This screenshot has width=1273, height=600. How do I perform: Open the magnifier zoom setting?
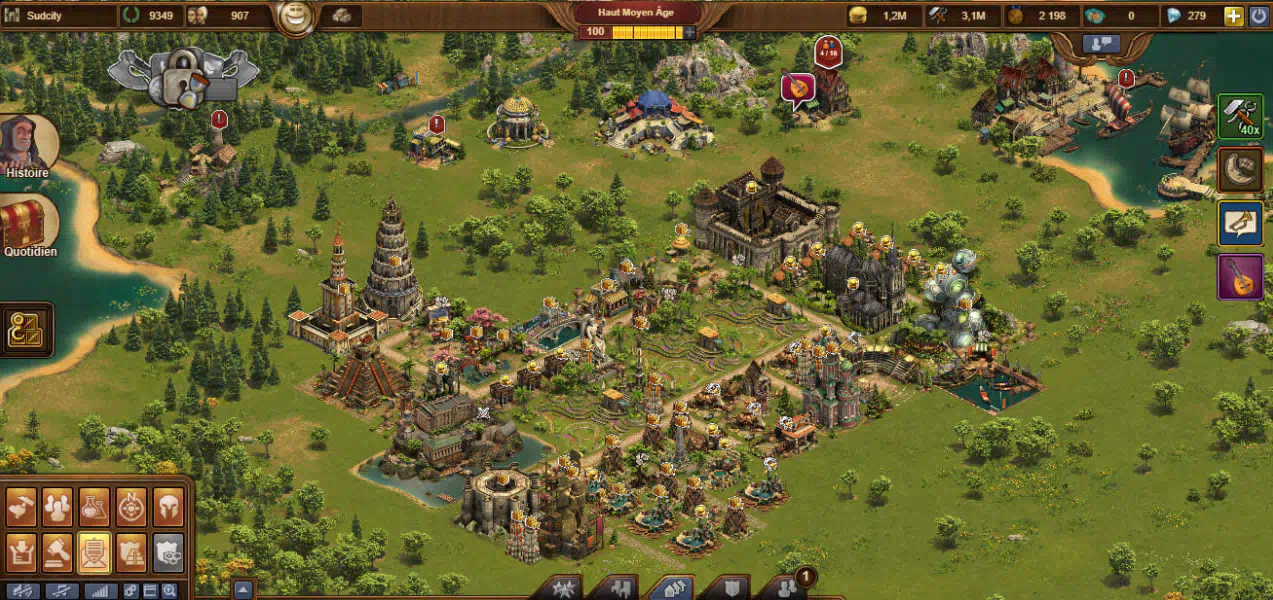point(169,591)
